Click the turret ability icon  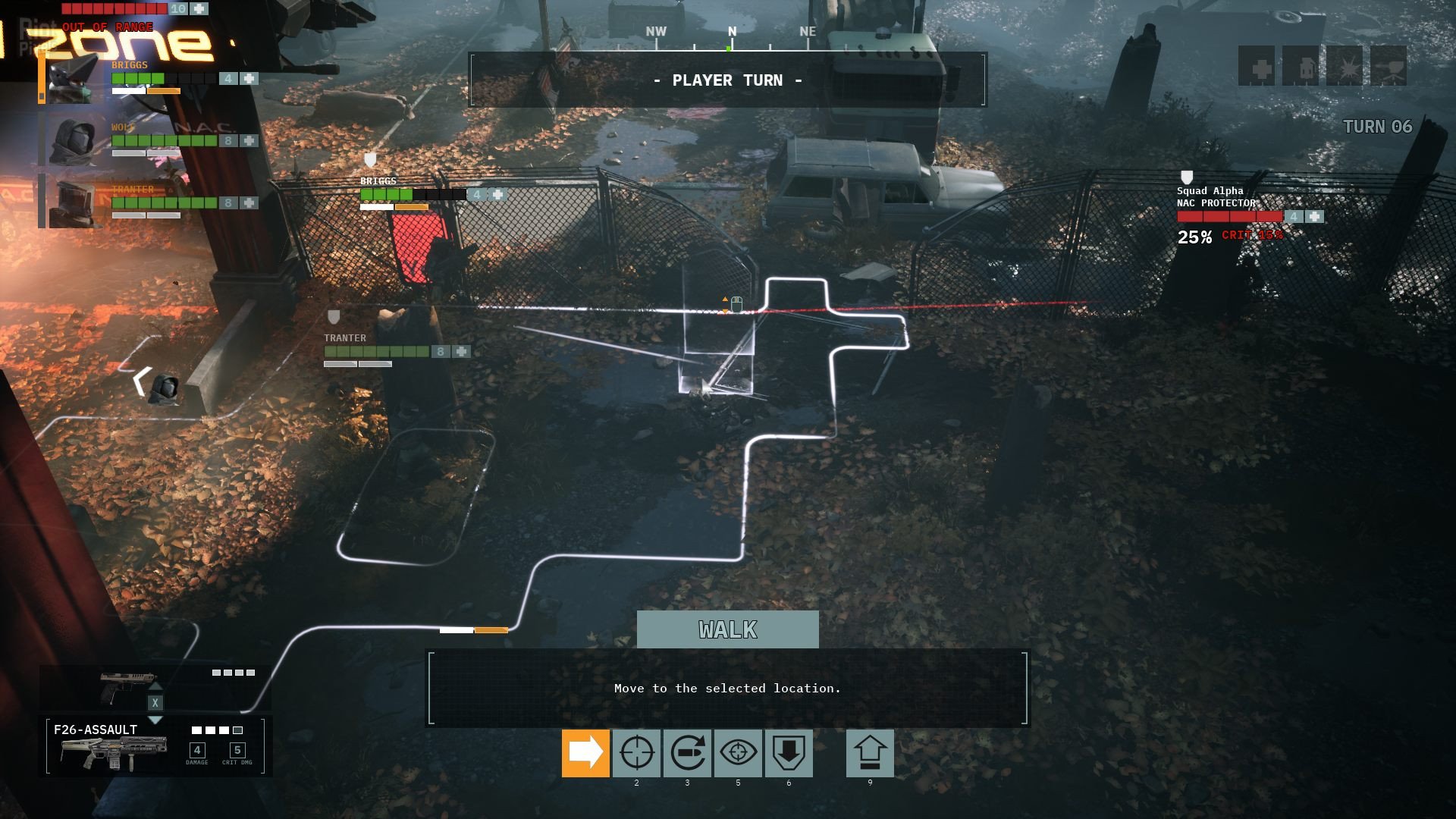point(1389,66)
